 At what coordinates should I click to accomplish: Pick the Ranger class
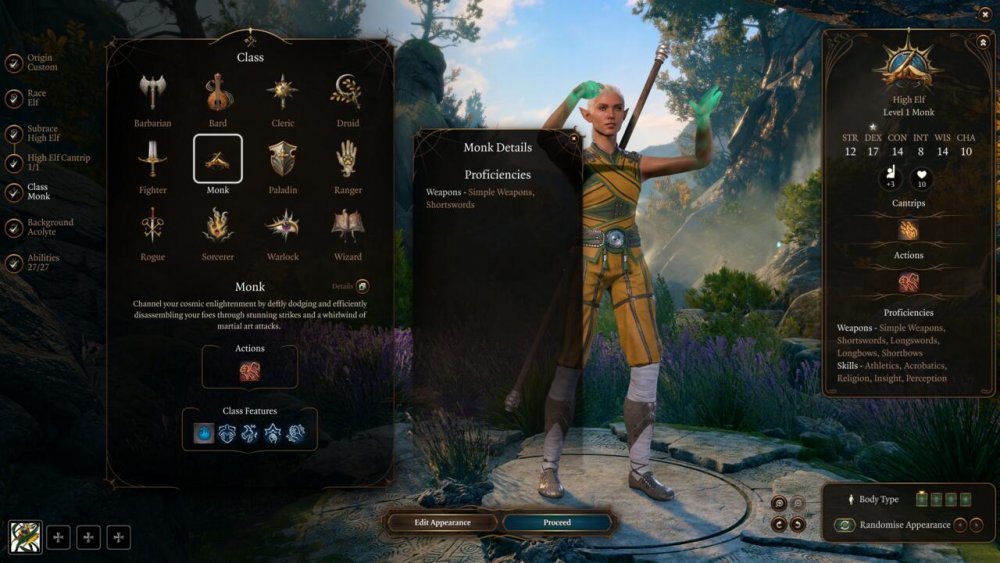[347, 160]
